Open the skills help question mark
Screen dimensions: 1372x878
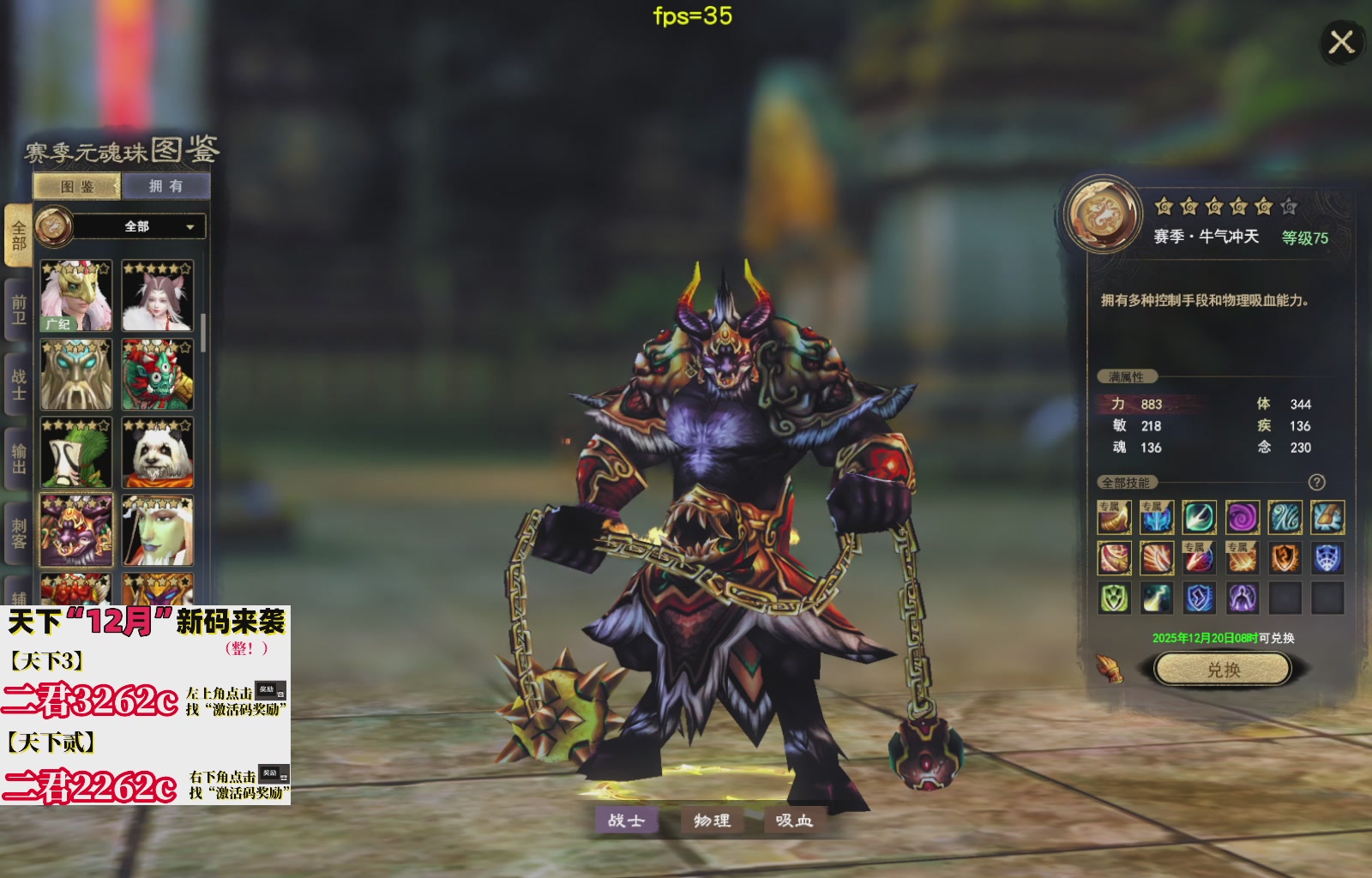point(1317,483)
